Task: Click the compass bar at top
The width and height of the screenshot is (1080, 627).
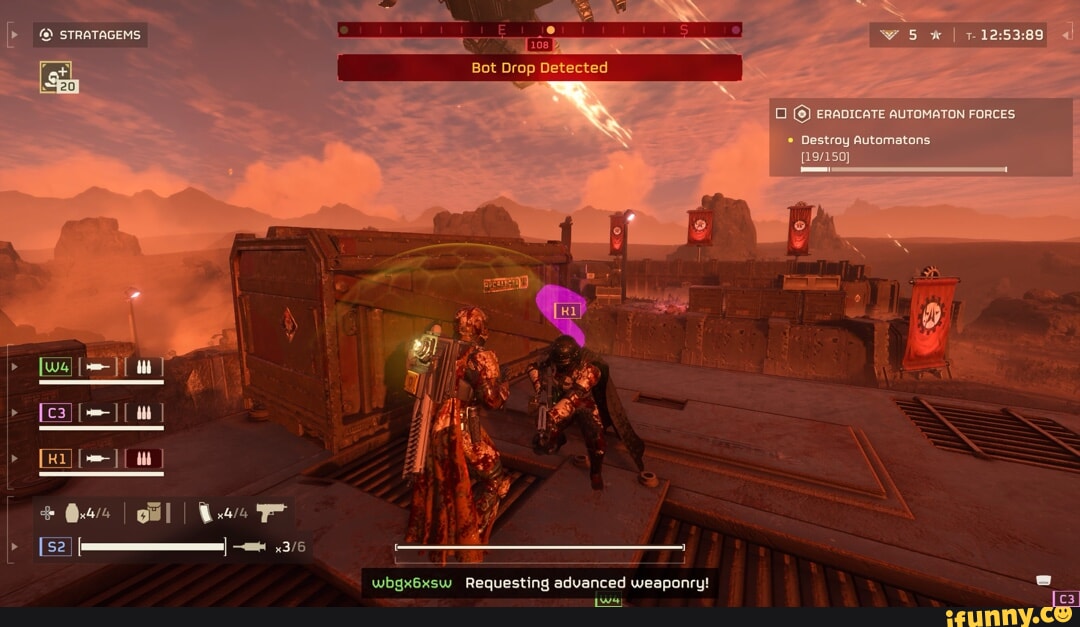Action: click(x=540, y=30)
